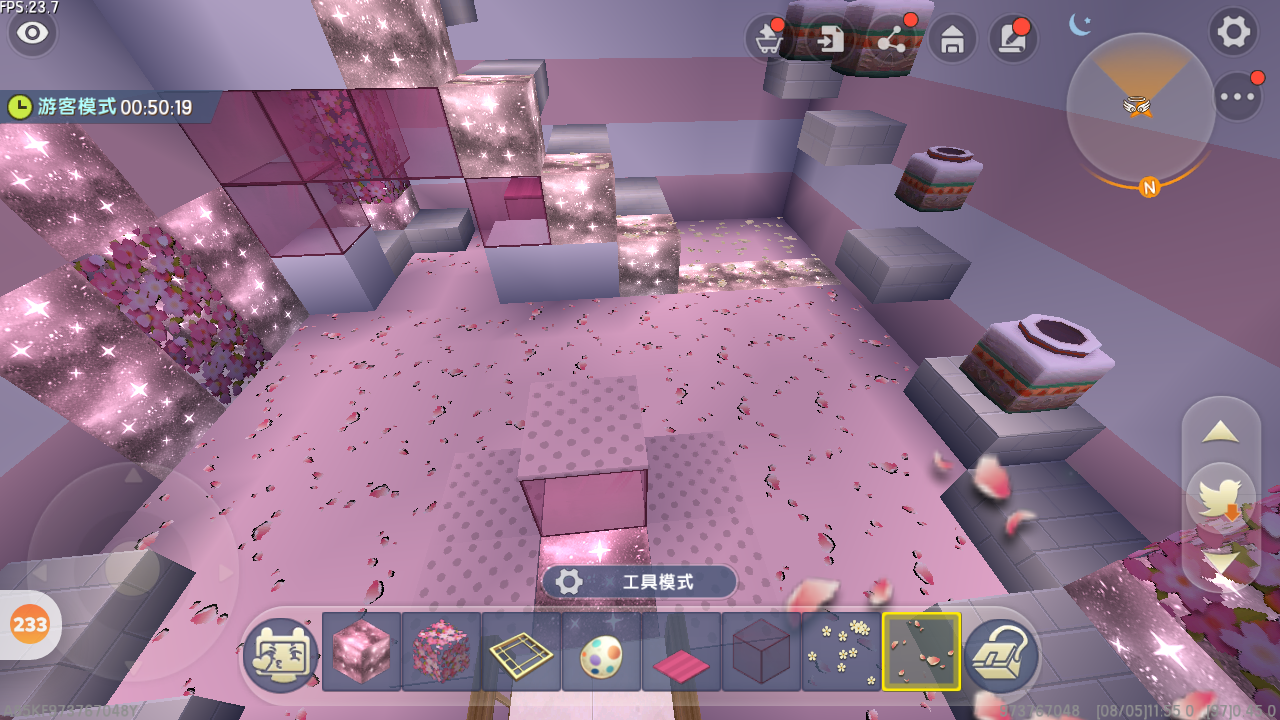The width and height of the screenshot is (1280, 720).
Task: Open the three-dots more menu
Action: point(1238,97)
